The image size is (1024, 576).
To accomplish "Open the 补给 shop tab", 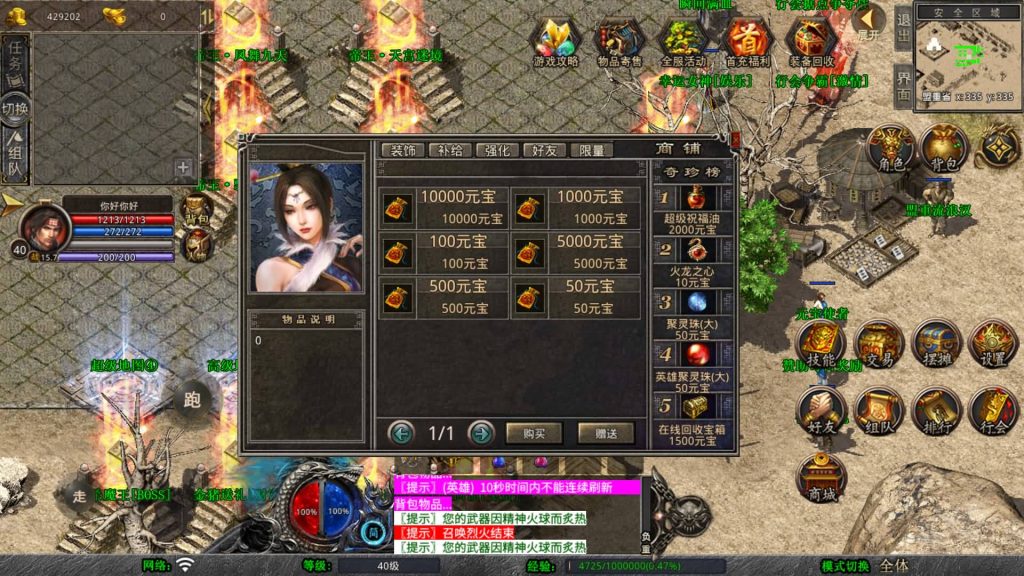I will coord(449,150).
